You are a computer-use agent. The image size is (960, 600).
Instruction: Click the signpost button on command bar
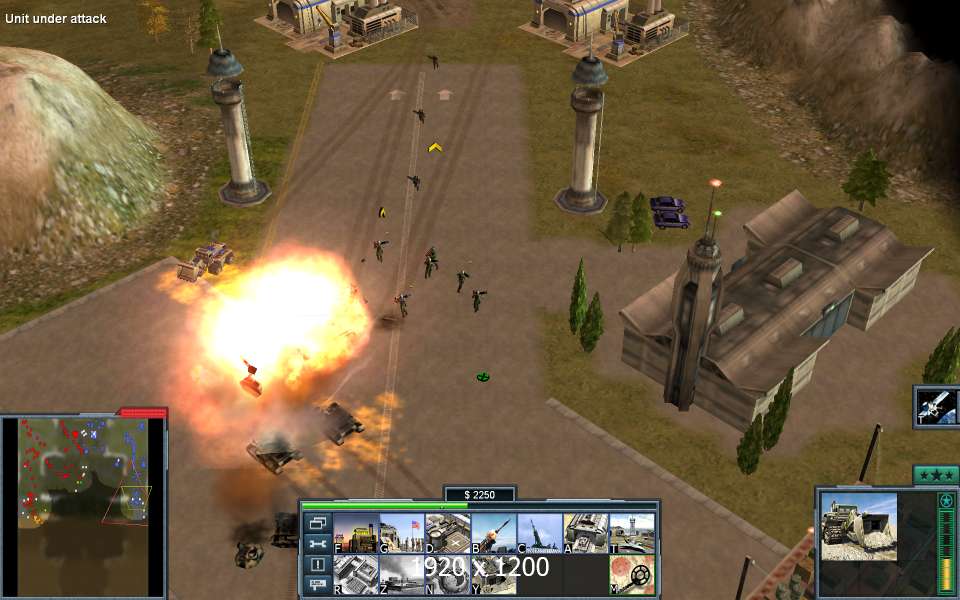pyautogui.click(x=317, y=584)
